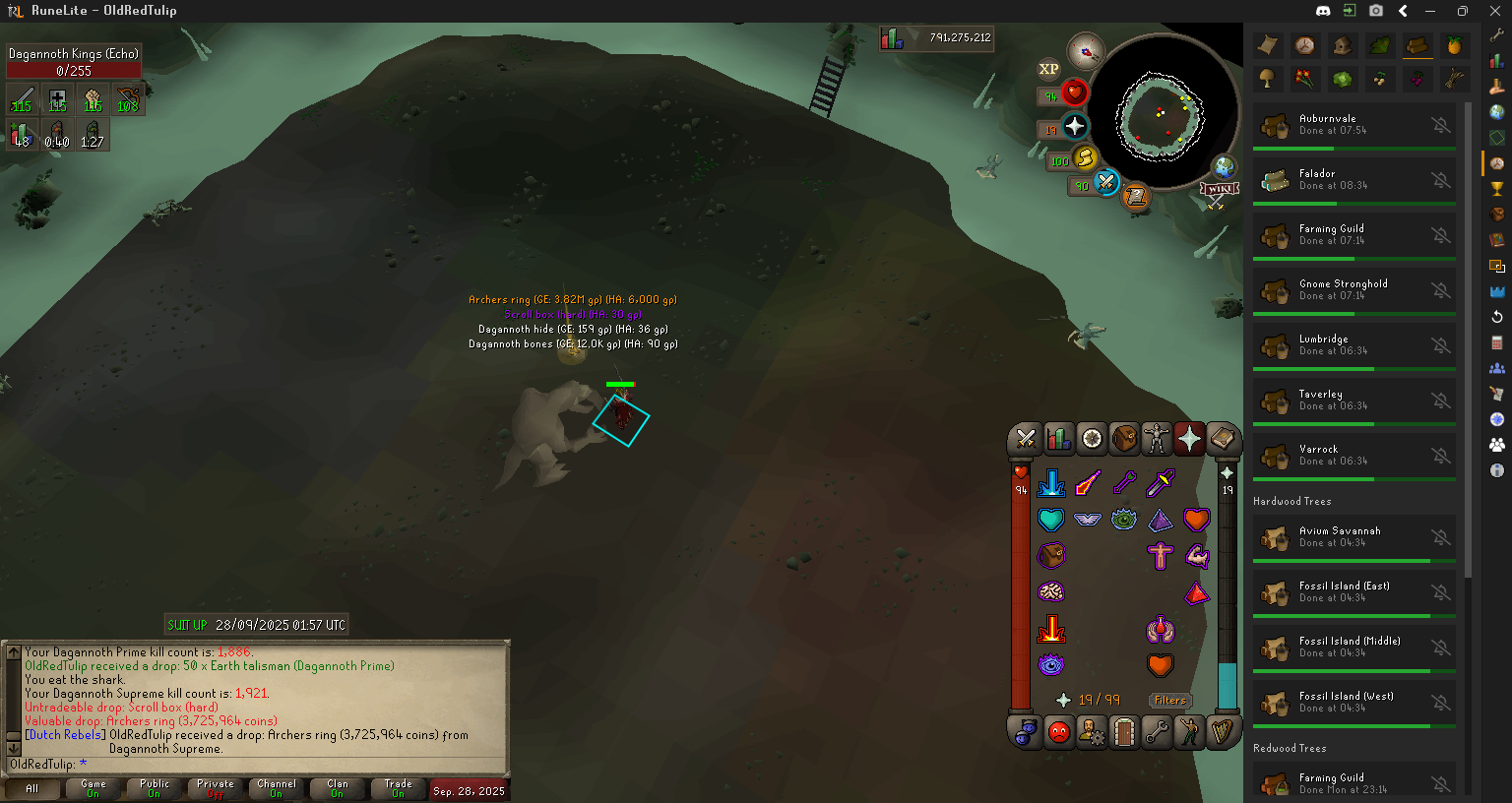Toggle the teal heart prayer icon
Screen dimensions: 1512x803
tap(1051, 520)
